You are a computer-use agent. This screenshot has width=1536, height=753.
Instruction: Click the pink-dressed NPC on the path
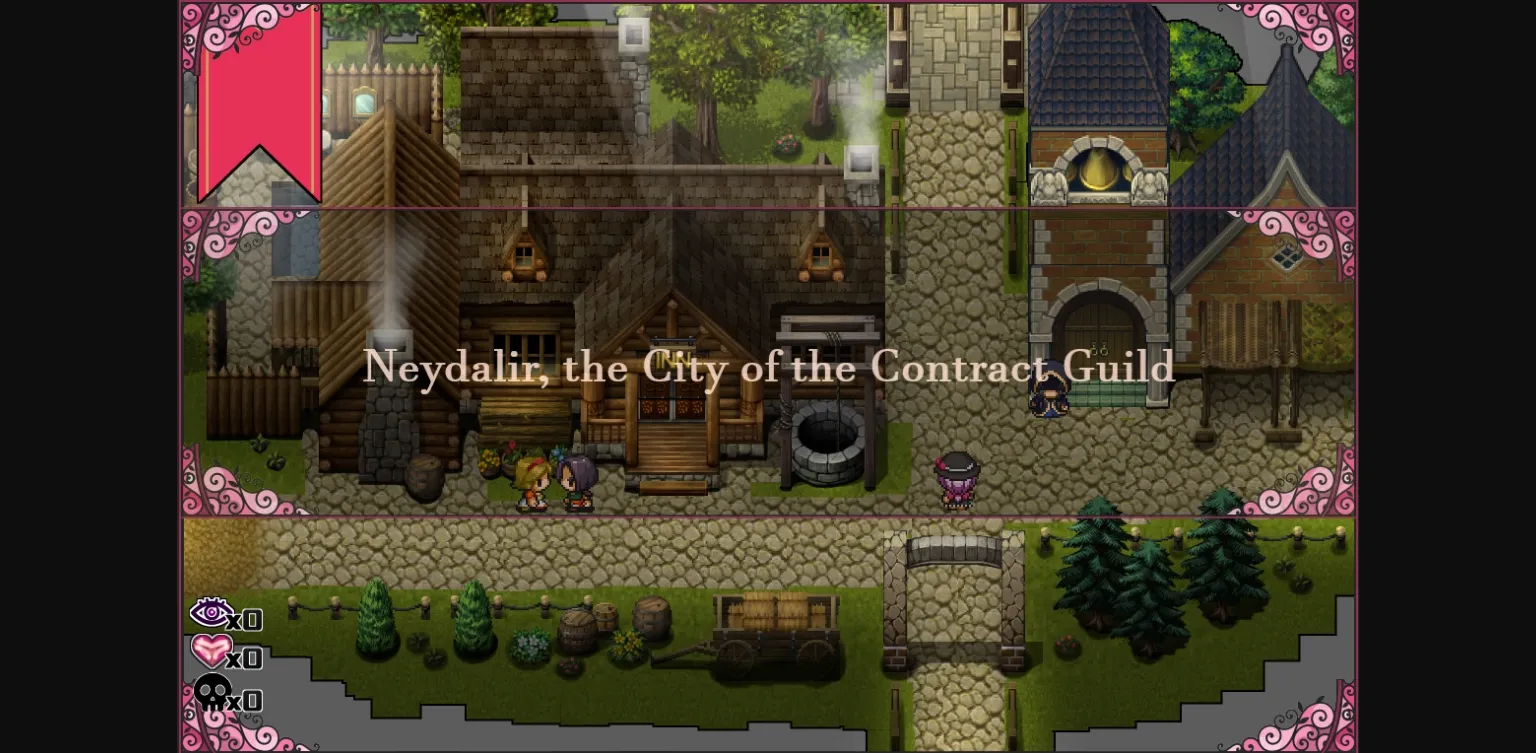(x=955, y=482)
